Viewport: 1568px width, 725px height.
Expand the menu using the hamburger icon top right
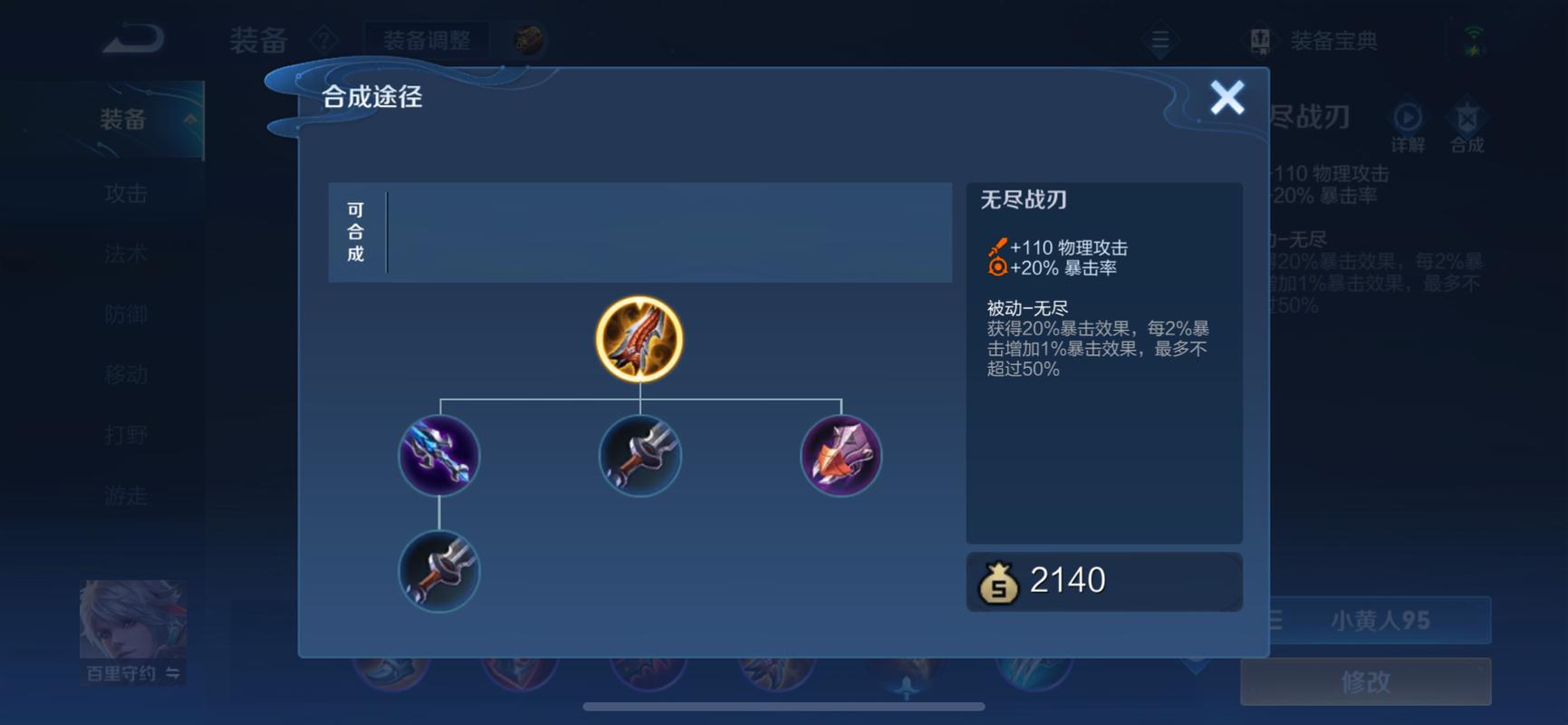(x=1159, y=40)
